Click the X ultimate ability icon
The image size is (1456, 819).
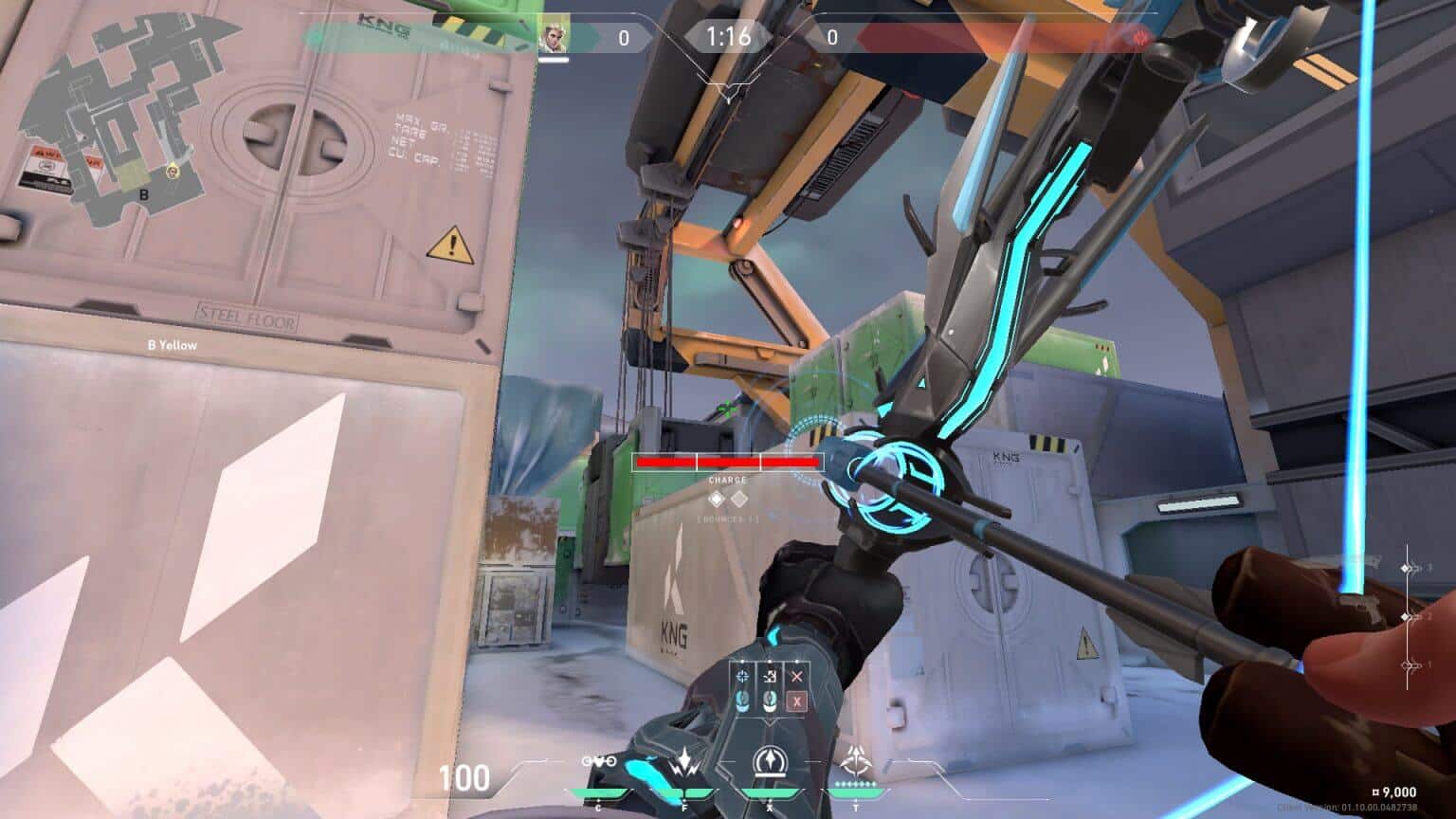click(x=769, y=762)
